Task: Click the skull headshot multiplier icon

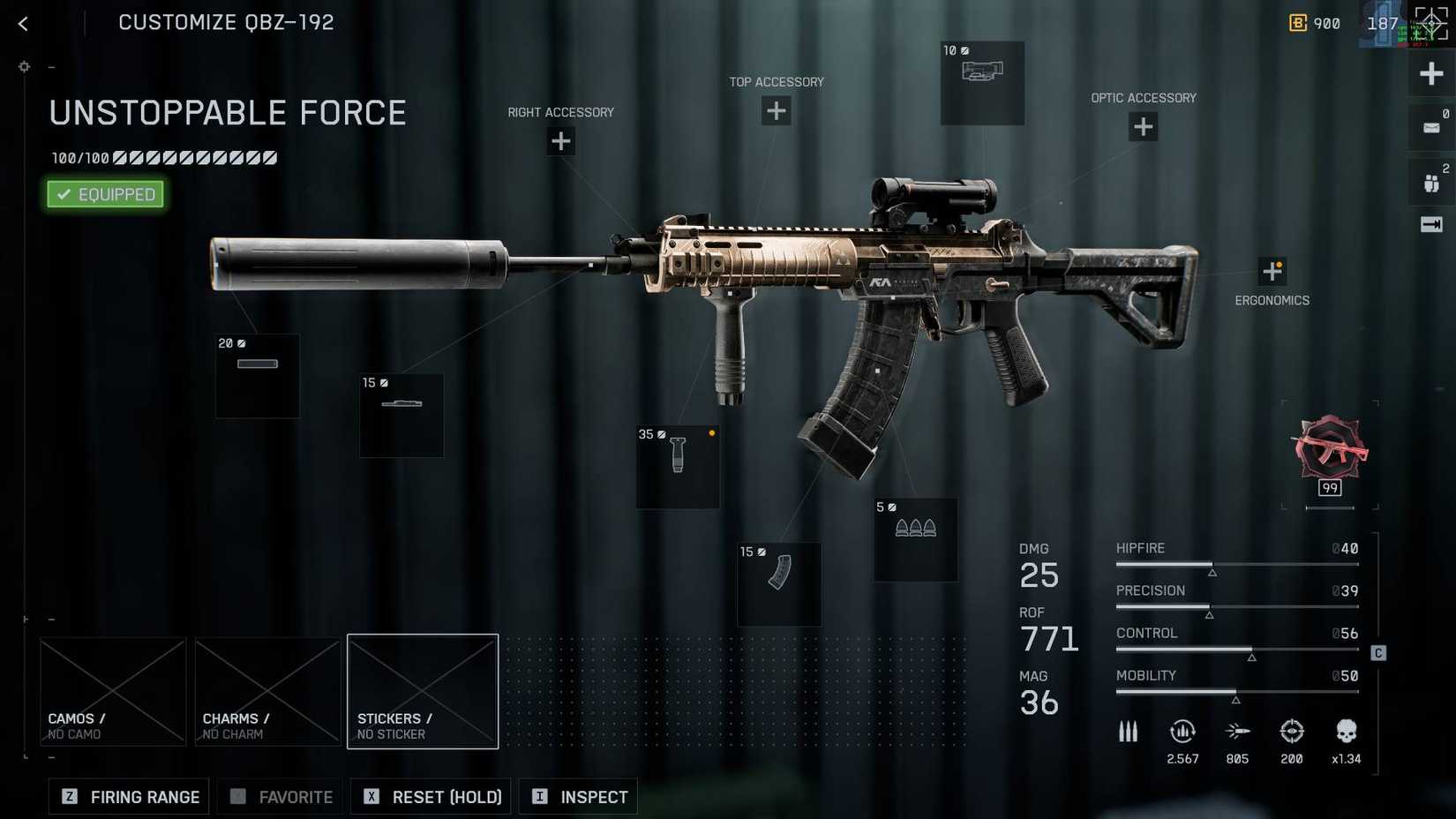Action: 1346,732
